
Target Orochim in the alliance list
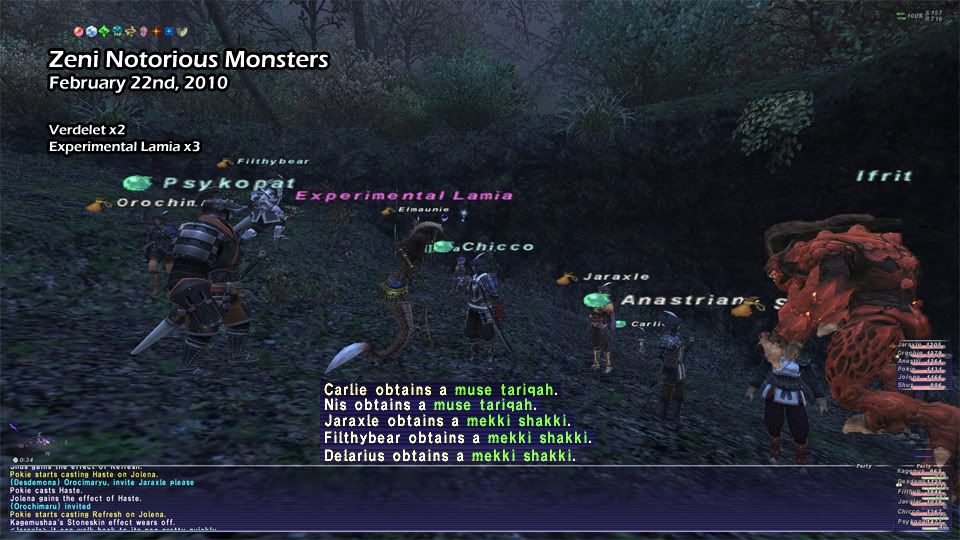(916, 353)
